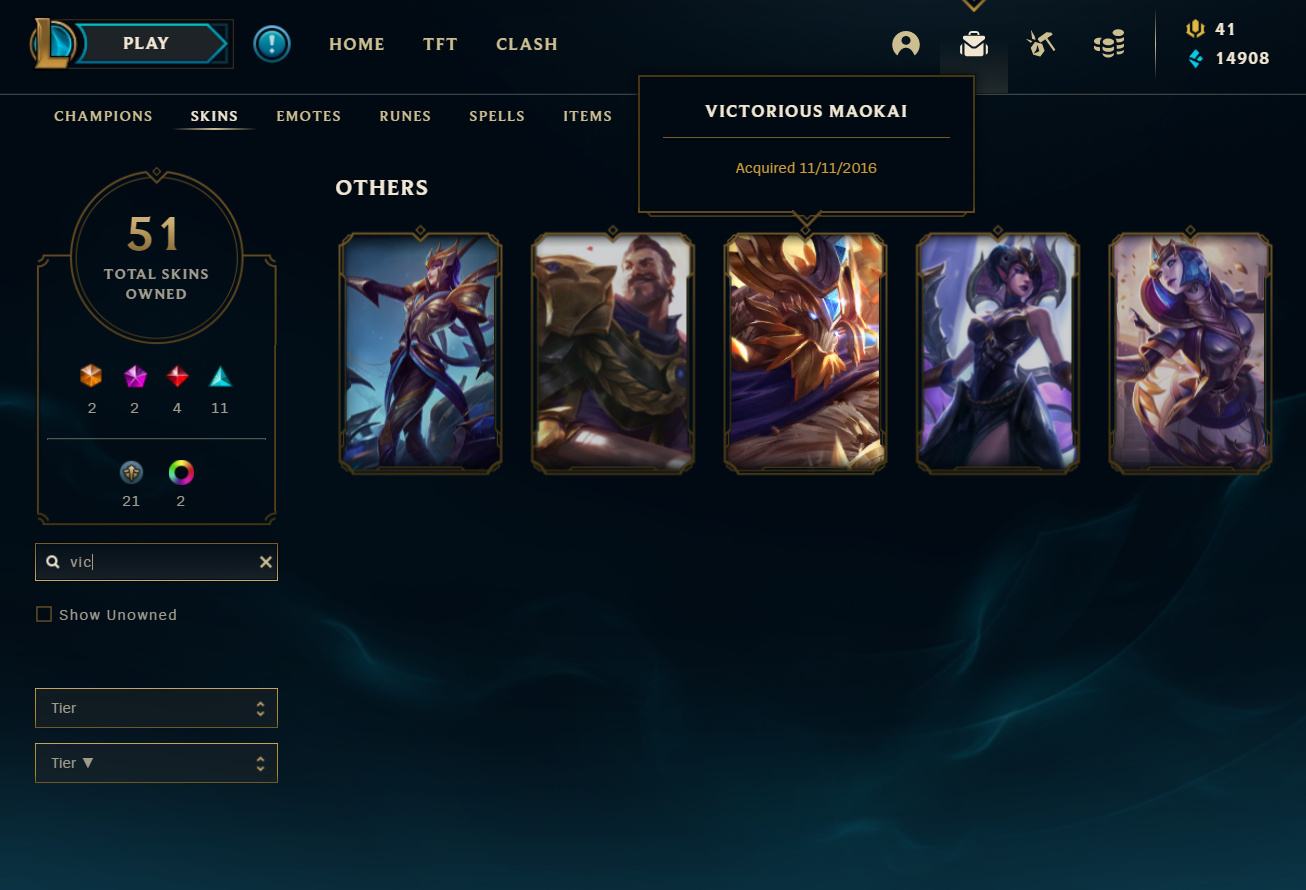This screenshot has height=890, width=1306.
Task: Open your summoner profile icon
Action: (x=905, y=43)
